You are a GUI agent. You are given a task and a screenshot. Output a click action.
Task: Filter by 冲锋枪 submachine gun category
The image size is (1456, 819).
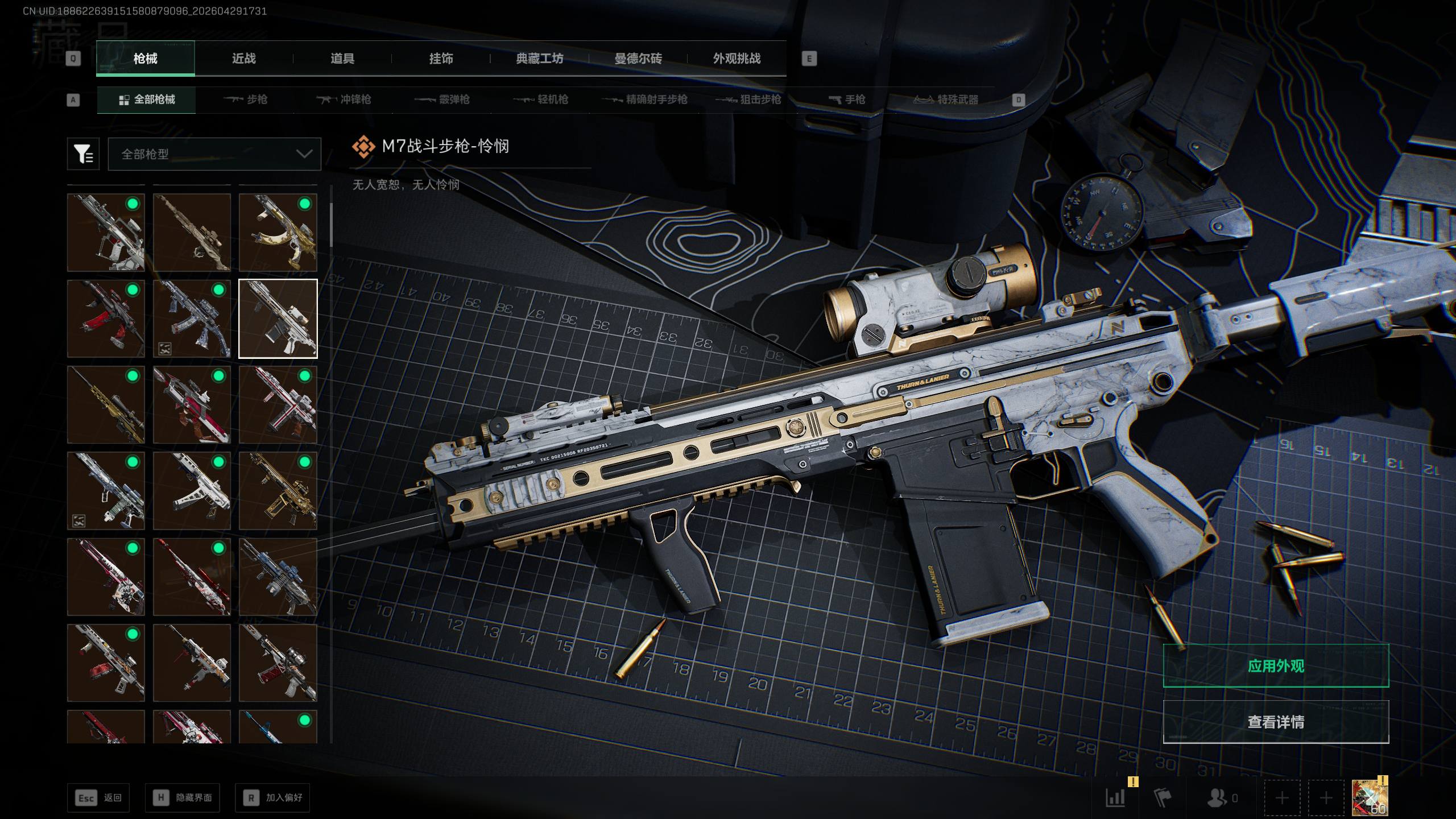point(344,100)
